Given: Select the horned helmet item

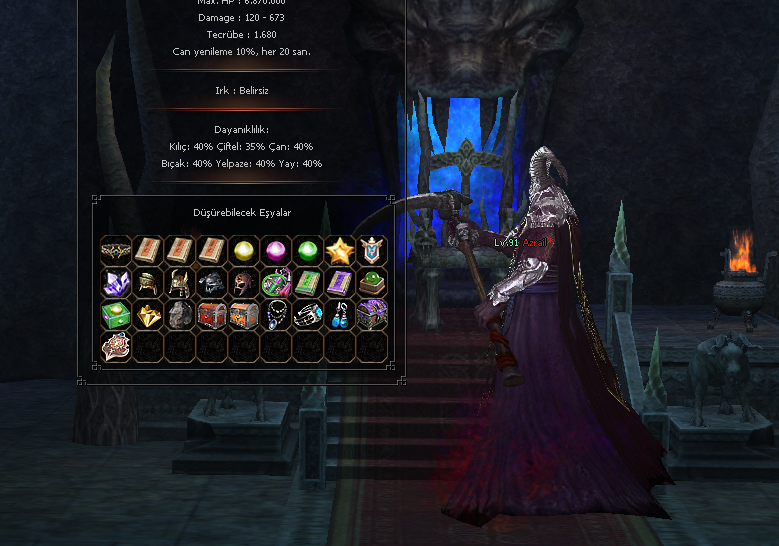Looking at the screenshot, I should [x=180, y=282].
